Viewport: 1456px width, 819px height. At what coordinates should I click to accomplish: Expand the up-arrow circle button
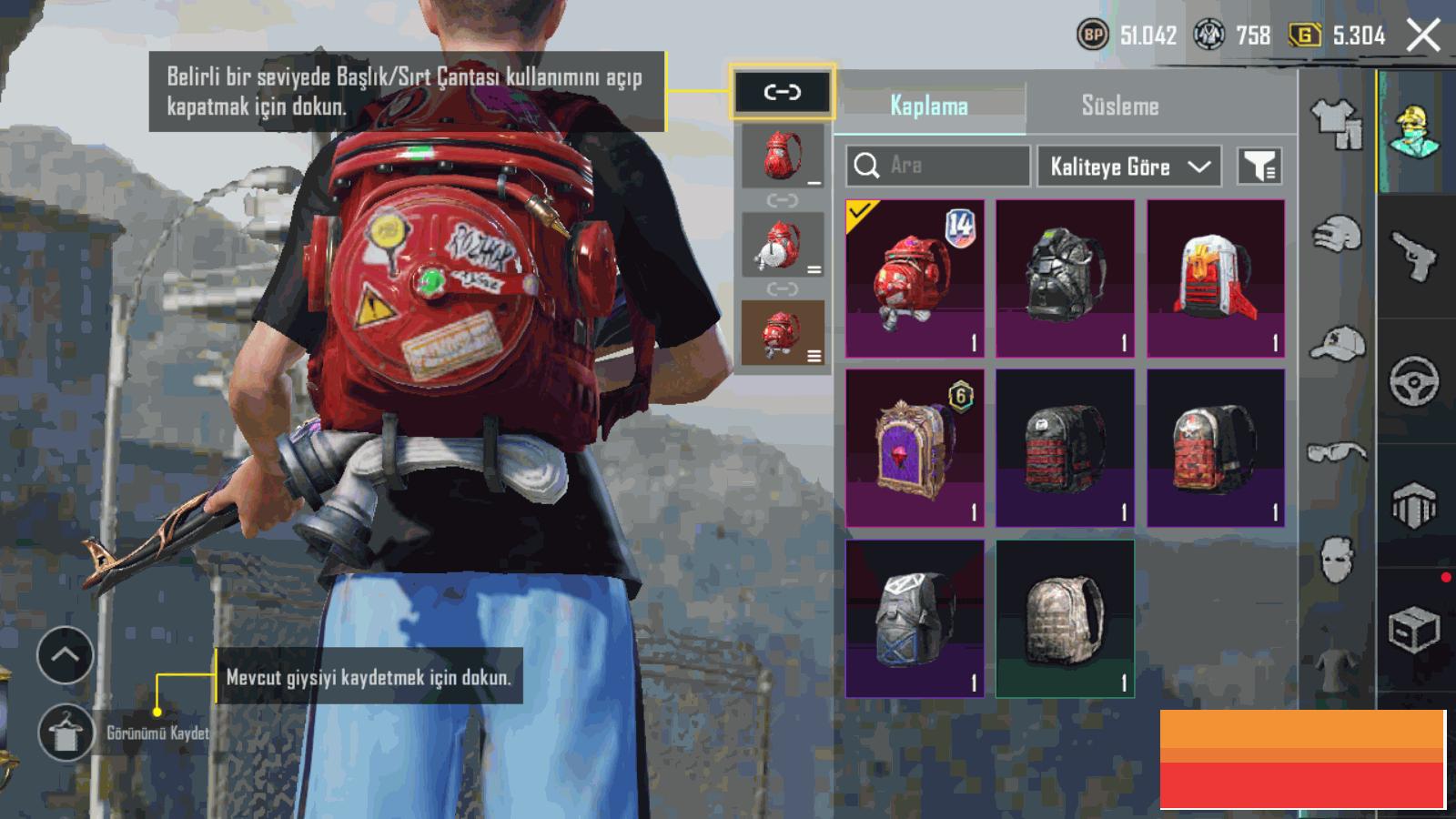[x=65, y=654]
